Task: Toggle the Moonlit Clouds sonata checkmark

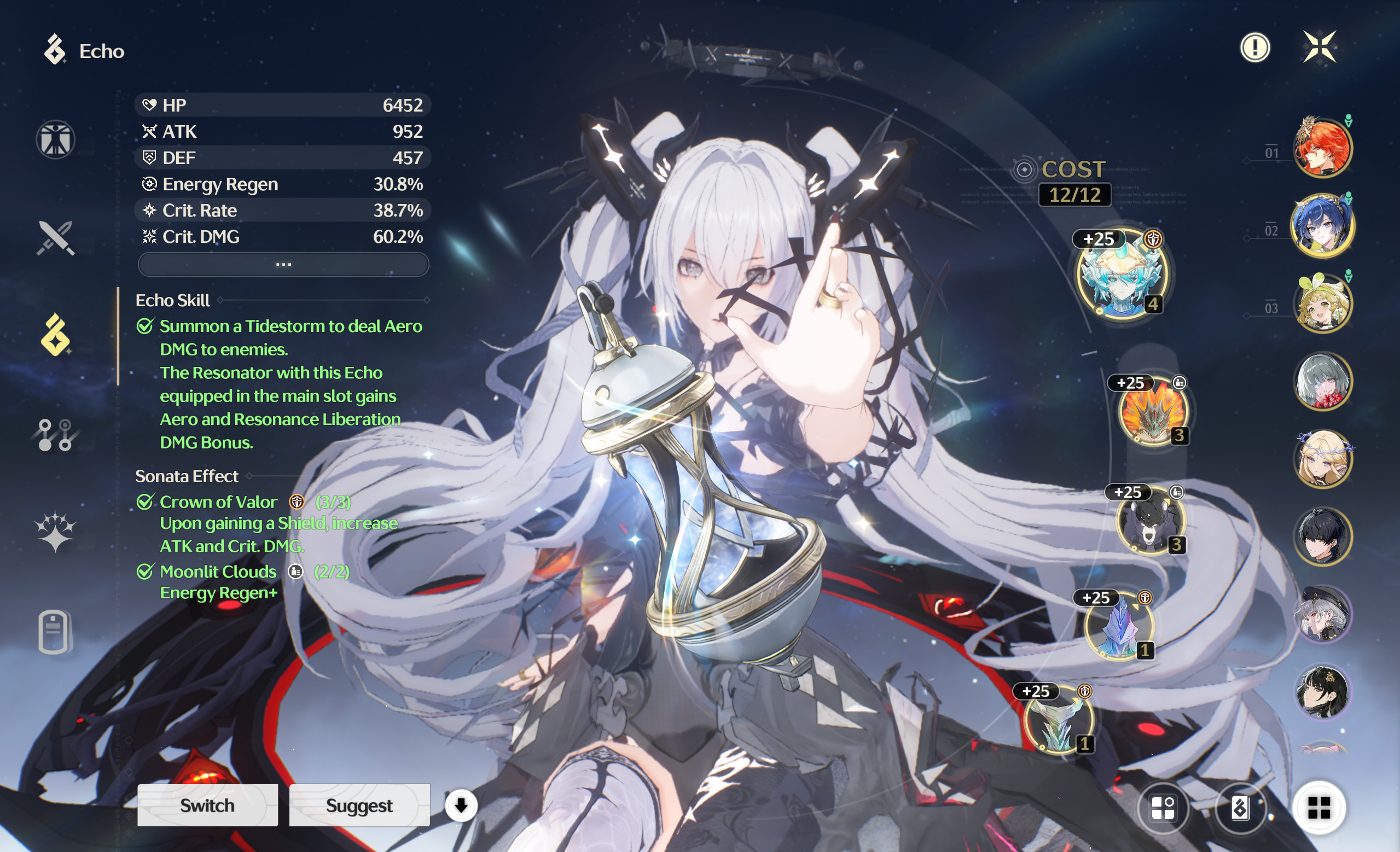Action: point(147,571)
